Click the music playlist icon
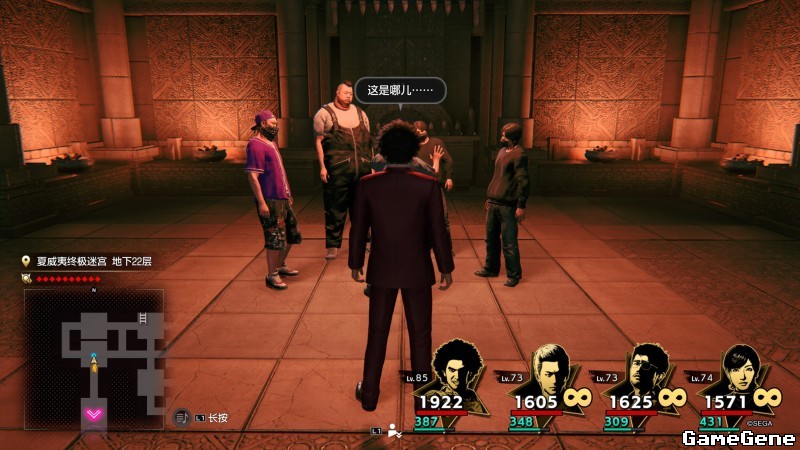The height and width of the screenshot is (450, 800). point(182,417)
